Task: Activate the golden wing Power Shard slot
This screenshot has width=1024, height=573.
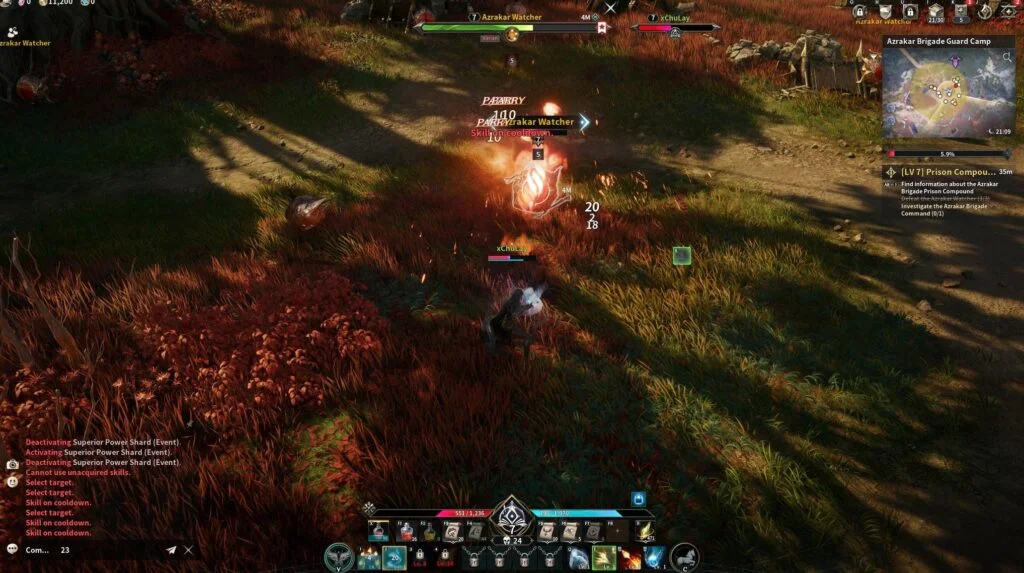Action: pyautogui.click(x=645, y=532)
